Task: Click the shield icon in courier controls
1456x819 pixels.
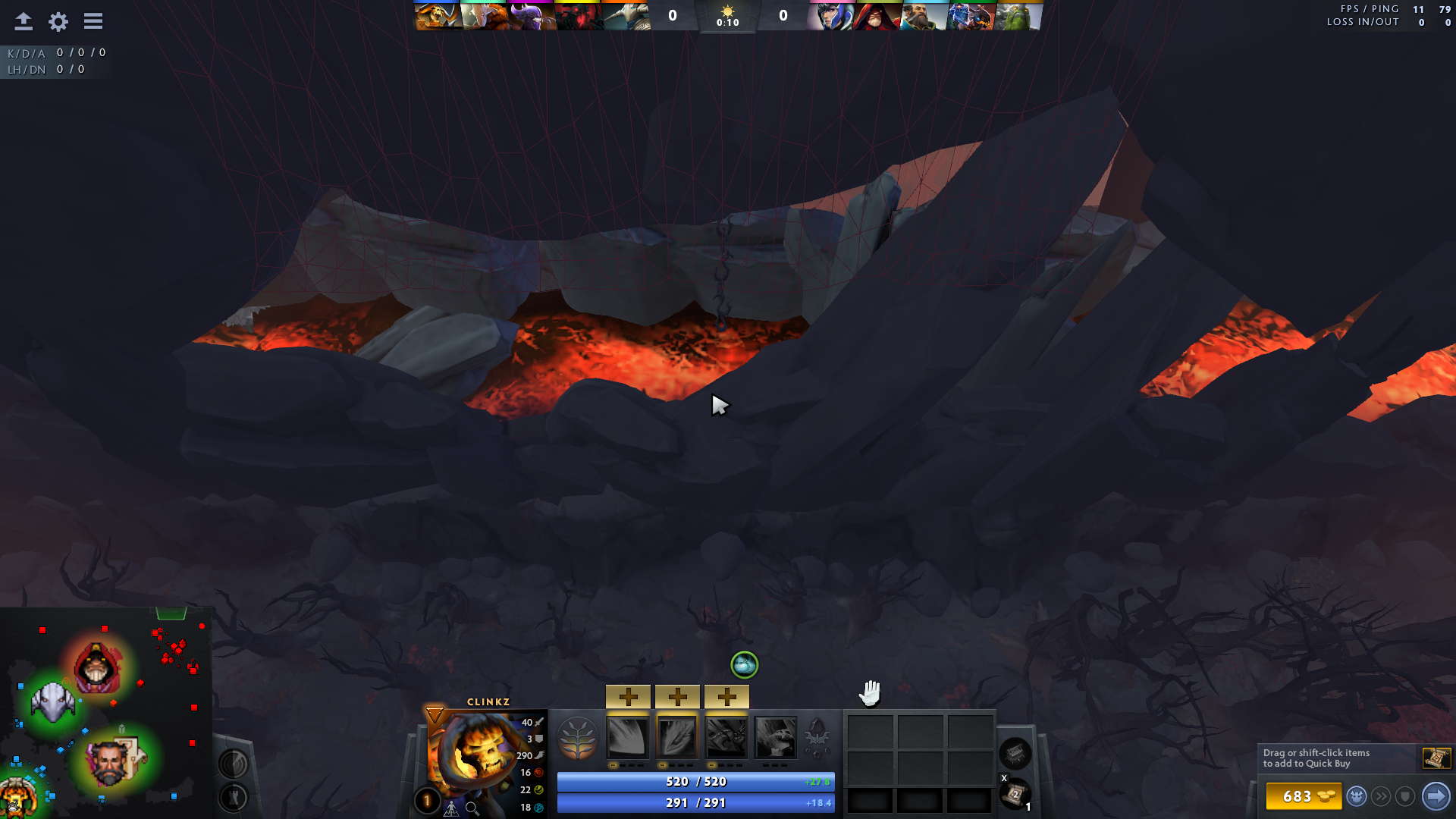Action: (1406, 797)
